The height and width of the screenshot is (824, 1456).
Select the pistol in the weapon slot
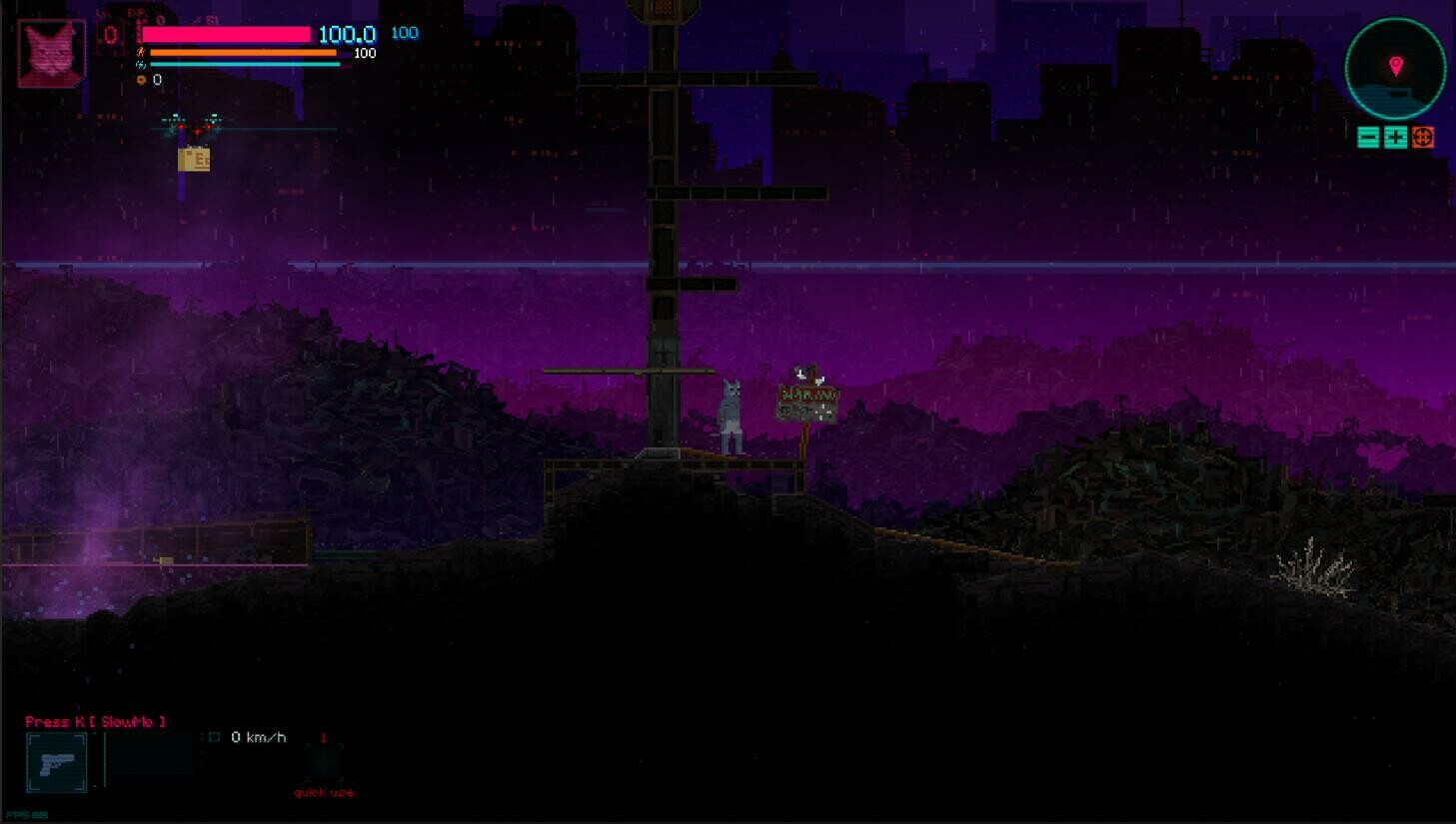point(56,762)
